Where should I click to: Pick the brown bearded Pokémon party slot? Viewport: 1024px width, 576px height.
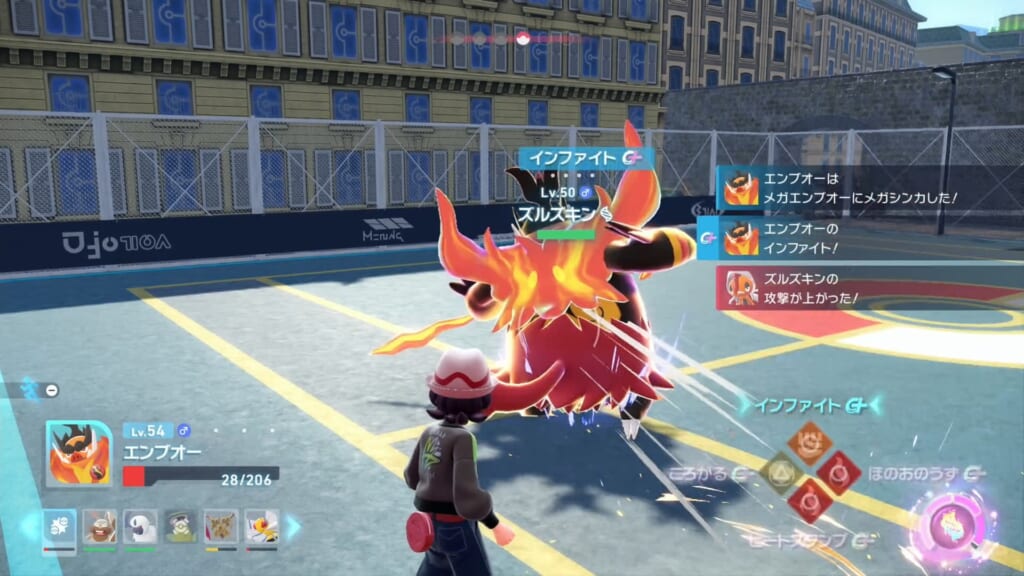(99, 526)
